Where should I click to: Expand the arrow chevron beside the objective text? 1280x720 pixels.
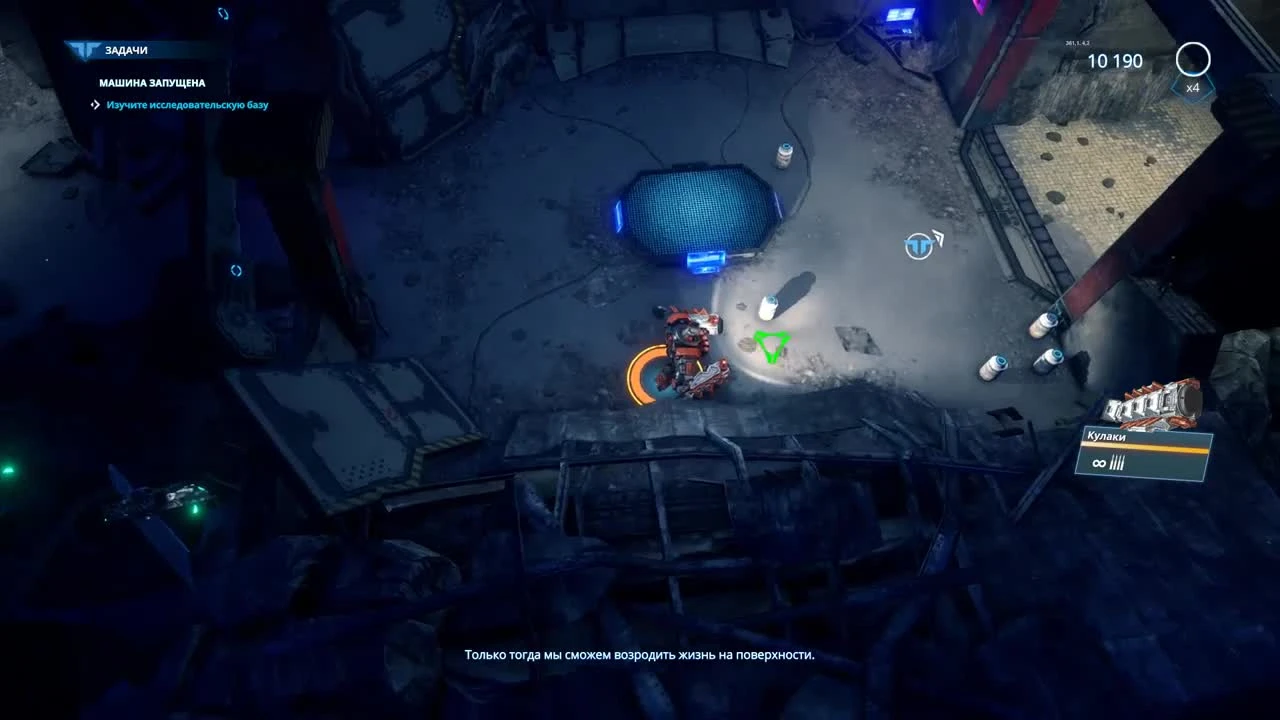(x=94, y=105)
